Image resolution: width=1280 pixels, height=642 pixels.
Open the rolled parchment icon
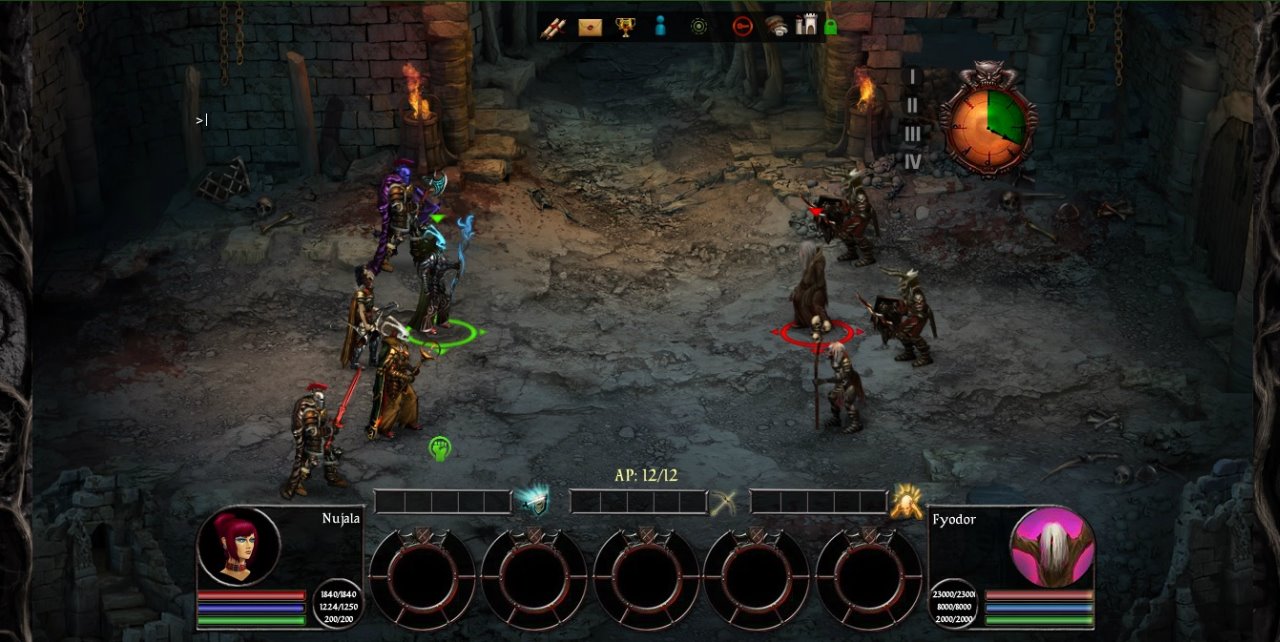click(776, 27)
